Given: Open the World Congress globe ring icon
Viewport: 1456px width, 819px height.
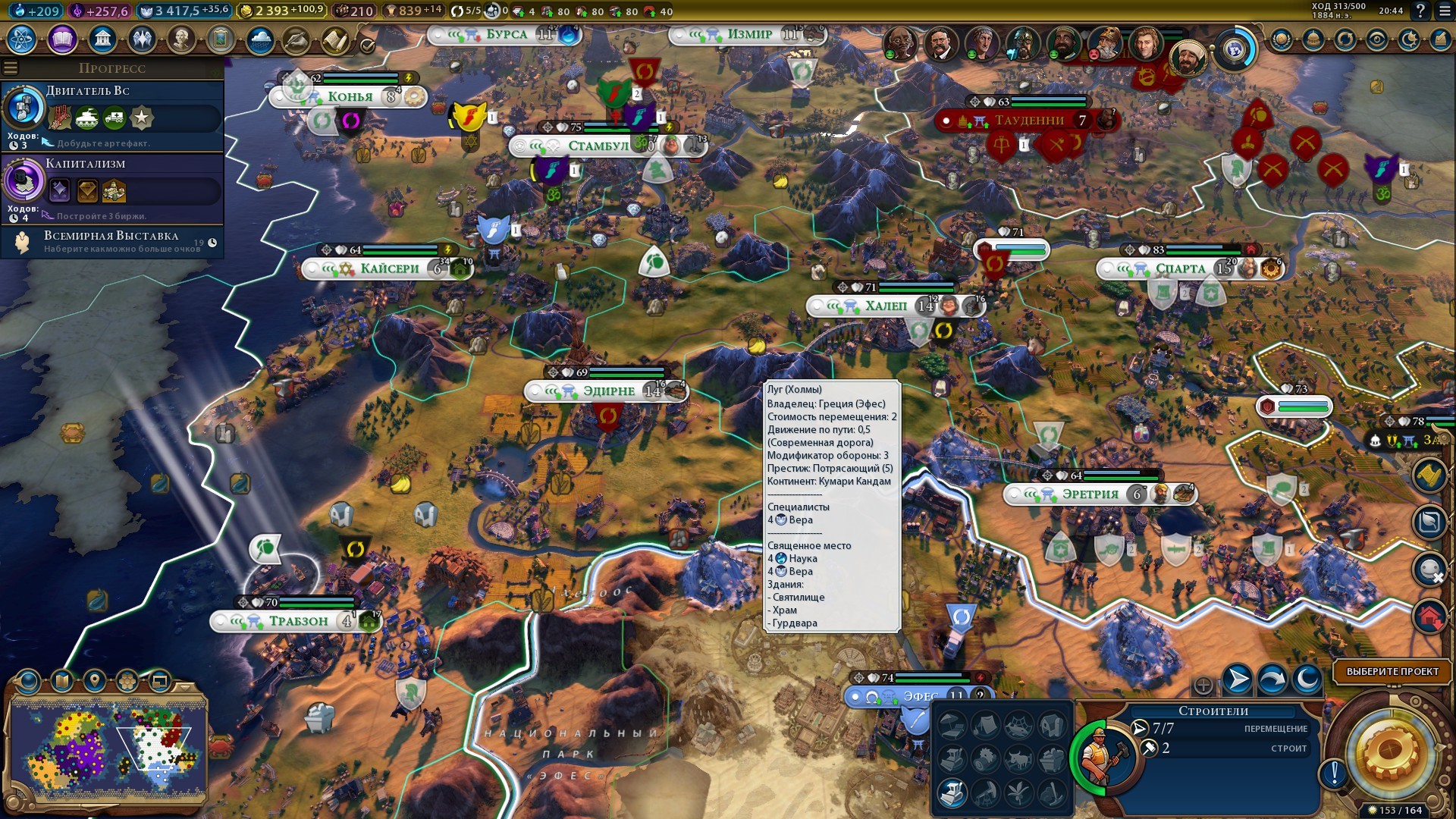Looking at the screenshot, I should (x=1235, y=49).
